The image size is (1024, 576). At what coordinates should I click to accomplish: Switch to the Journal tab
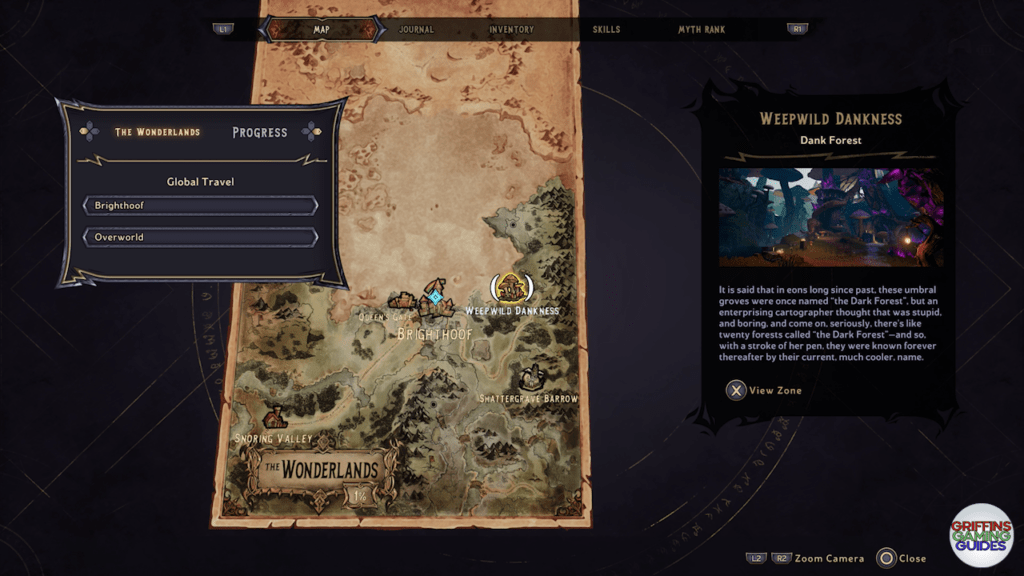pos(416,30)
